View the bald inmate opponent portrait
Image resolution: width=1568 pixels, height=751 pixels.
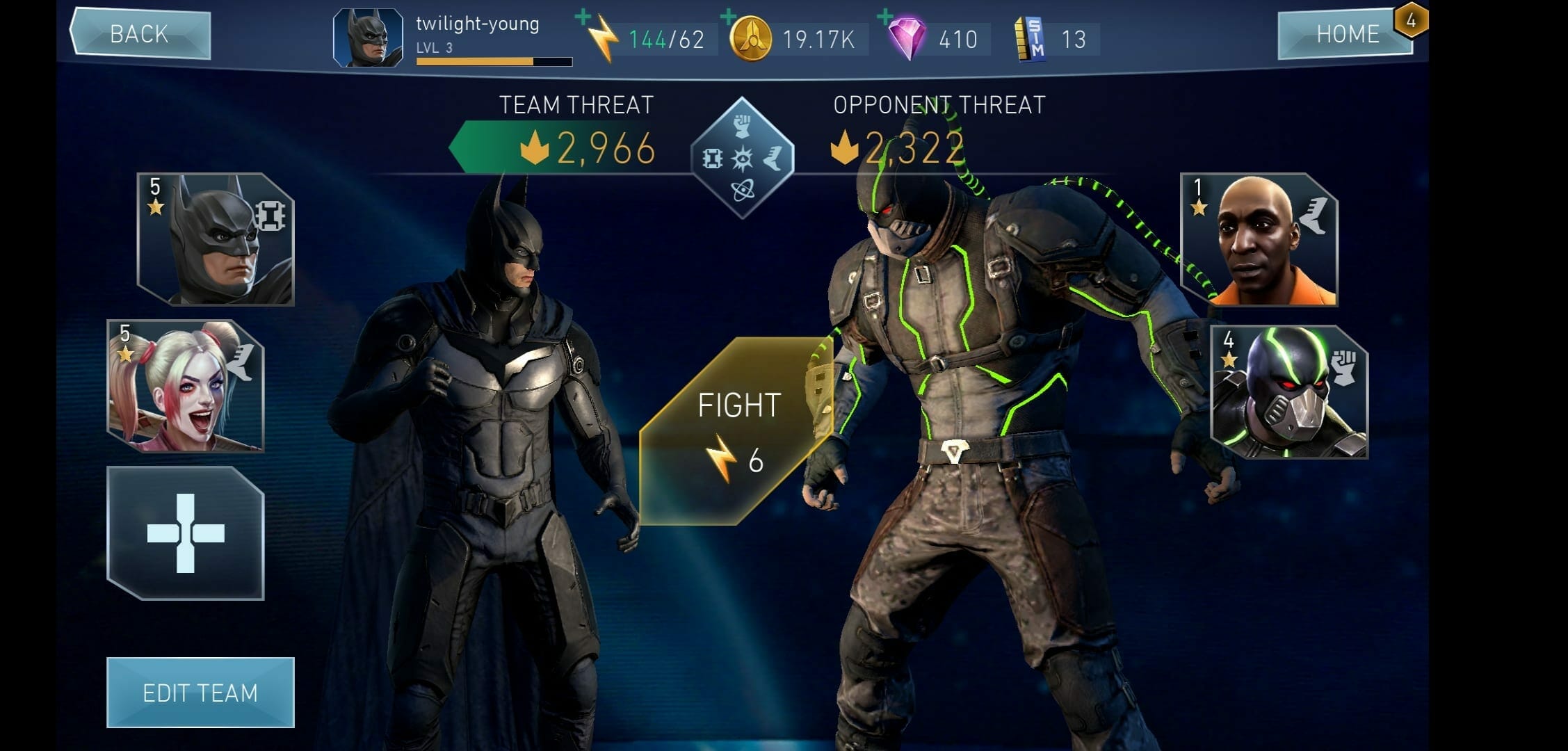pyautogui.click(x=1259, y=240)
